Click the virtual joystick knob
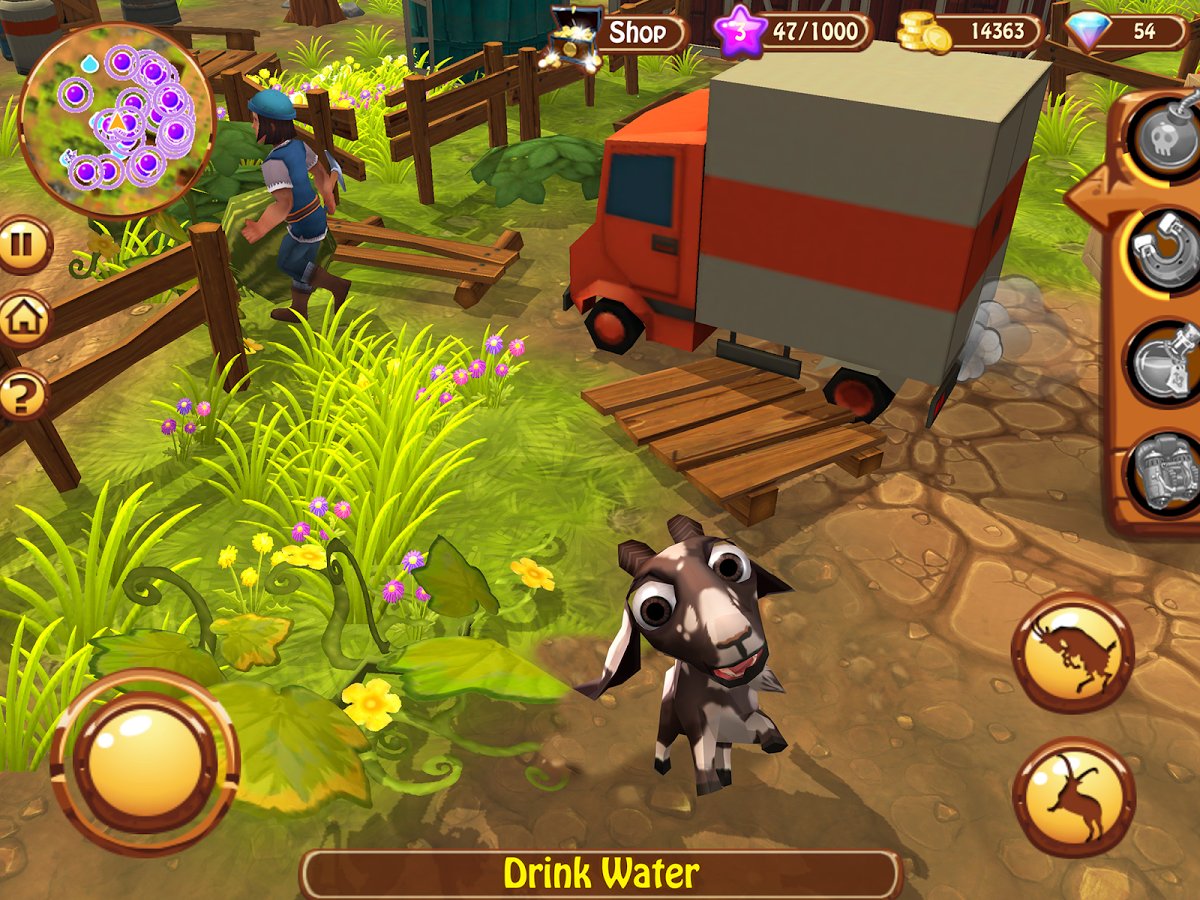This screenshot has height=900, width=1200. point(144,763)
